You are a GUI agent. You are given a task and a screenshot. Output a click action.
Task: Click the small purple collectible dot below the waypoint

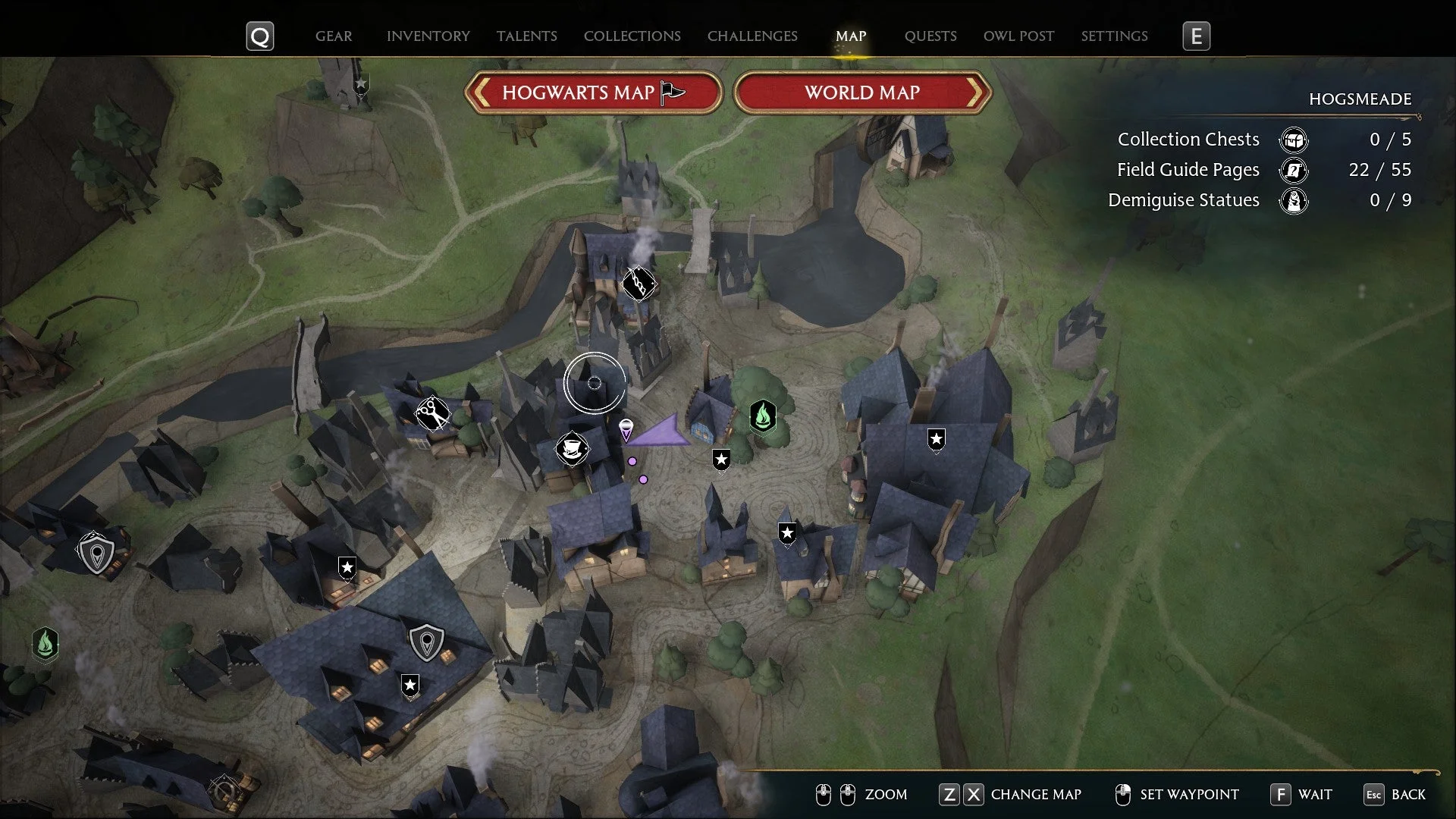tap(632, 460)
